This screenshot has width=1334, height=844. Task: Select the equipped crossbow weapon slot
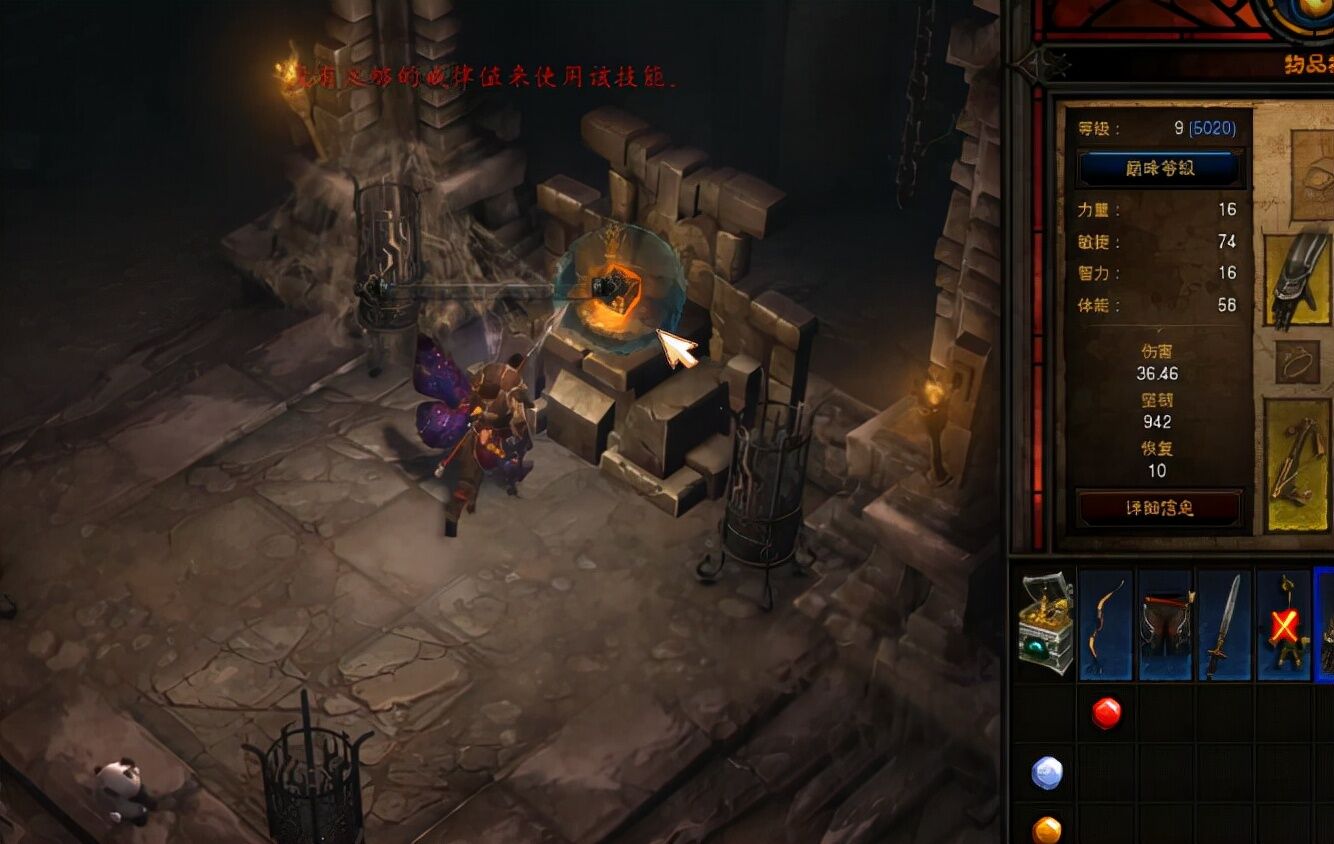tap(1297, 464)
